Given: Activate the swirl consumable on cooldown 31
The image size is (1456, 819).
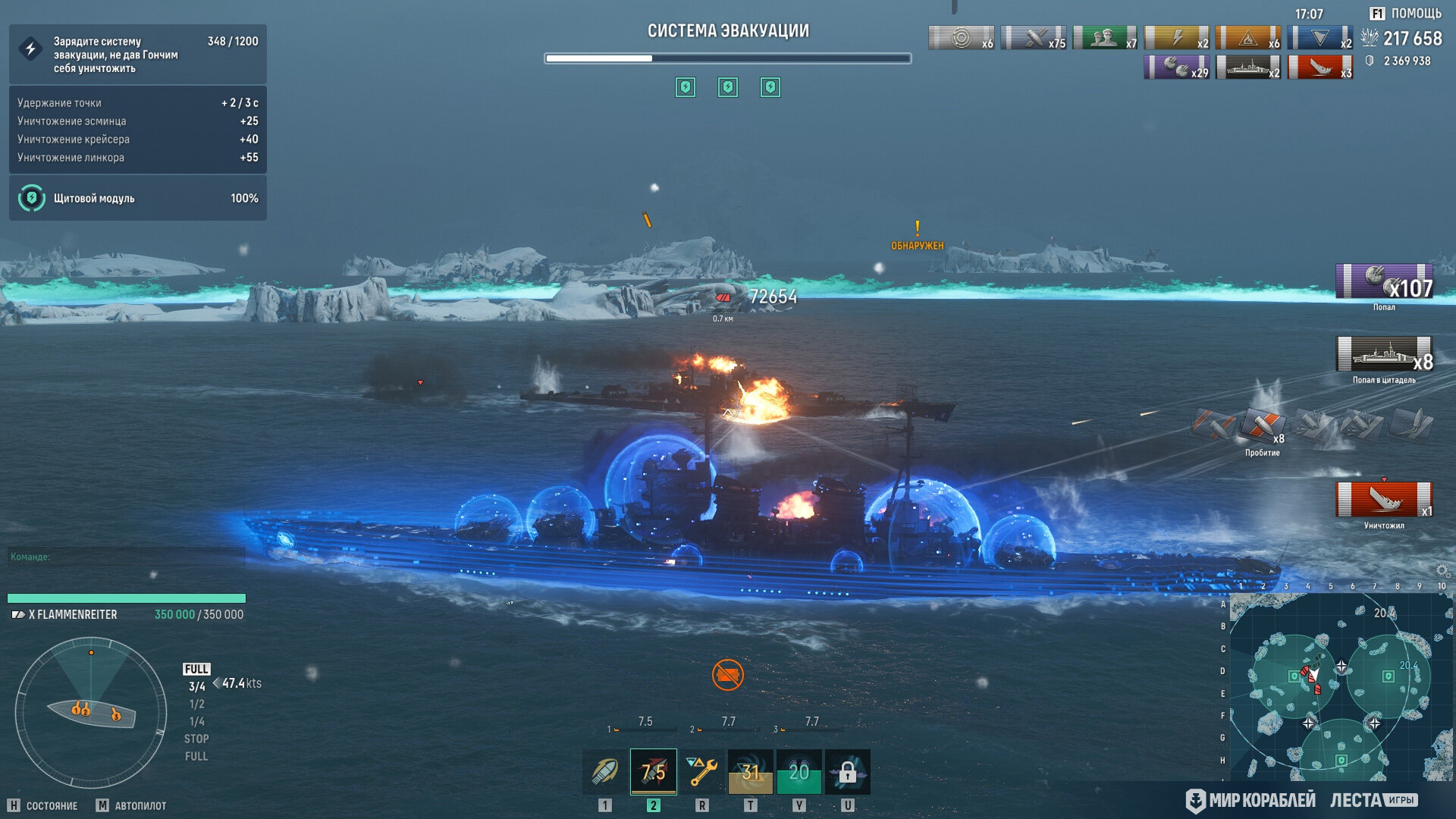Looking at the screenshot, I should [750, 772].
